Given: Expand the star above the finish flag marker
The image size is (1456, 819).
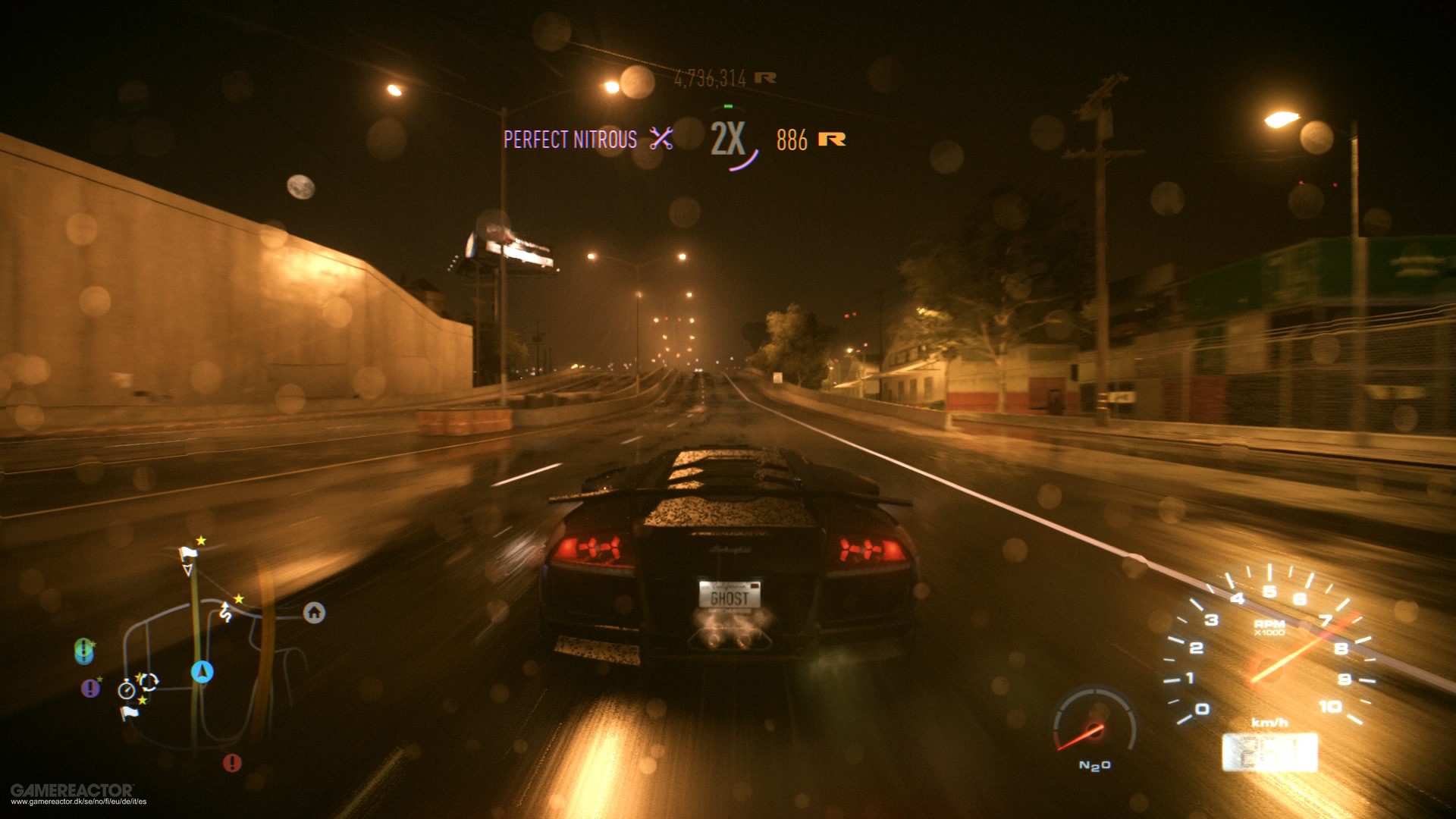Looking at the screenshot, I should tap(201, 541).
